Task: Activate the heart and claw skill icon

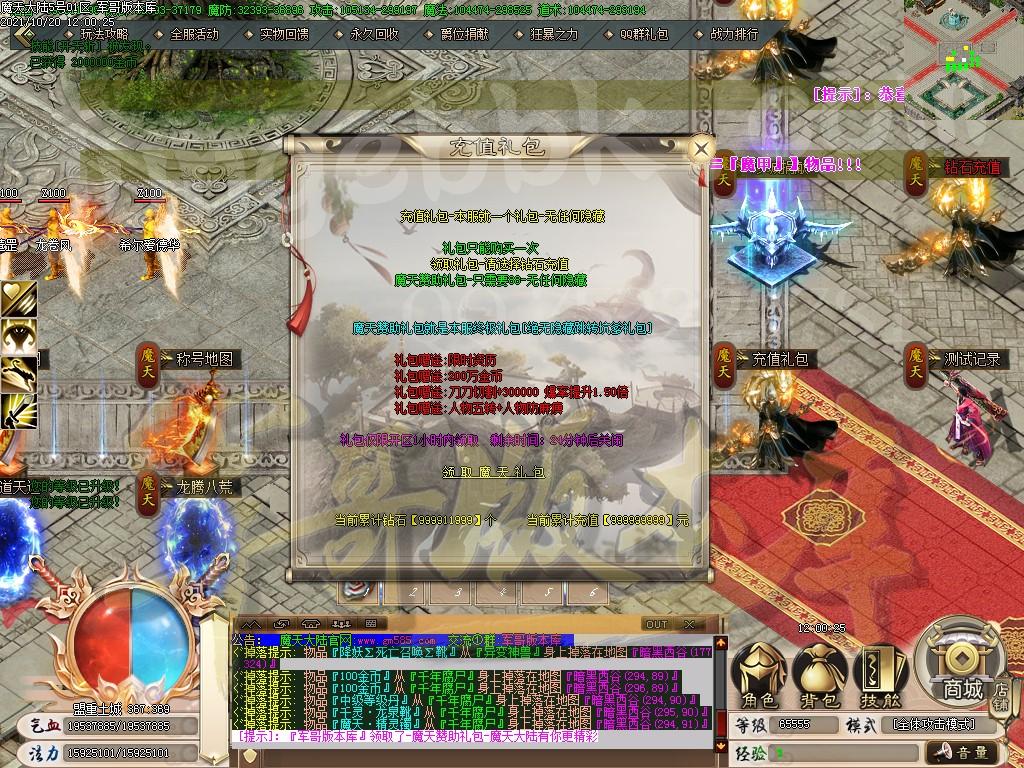Action: pyautogui.click(x=19, y=298)
